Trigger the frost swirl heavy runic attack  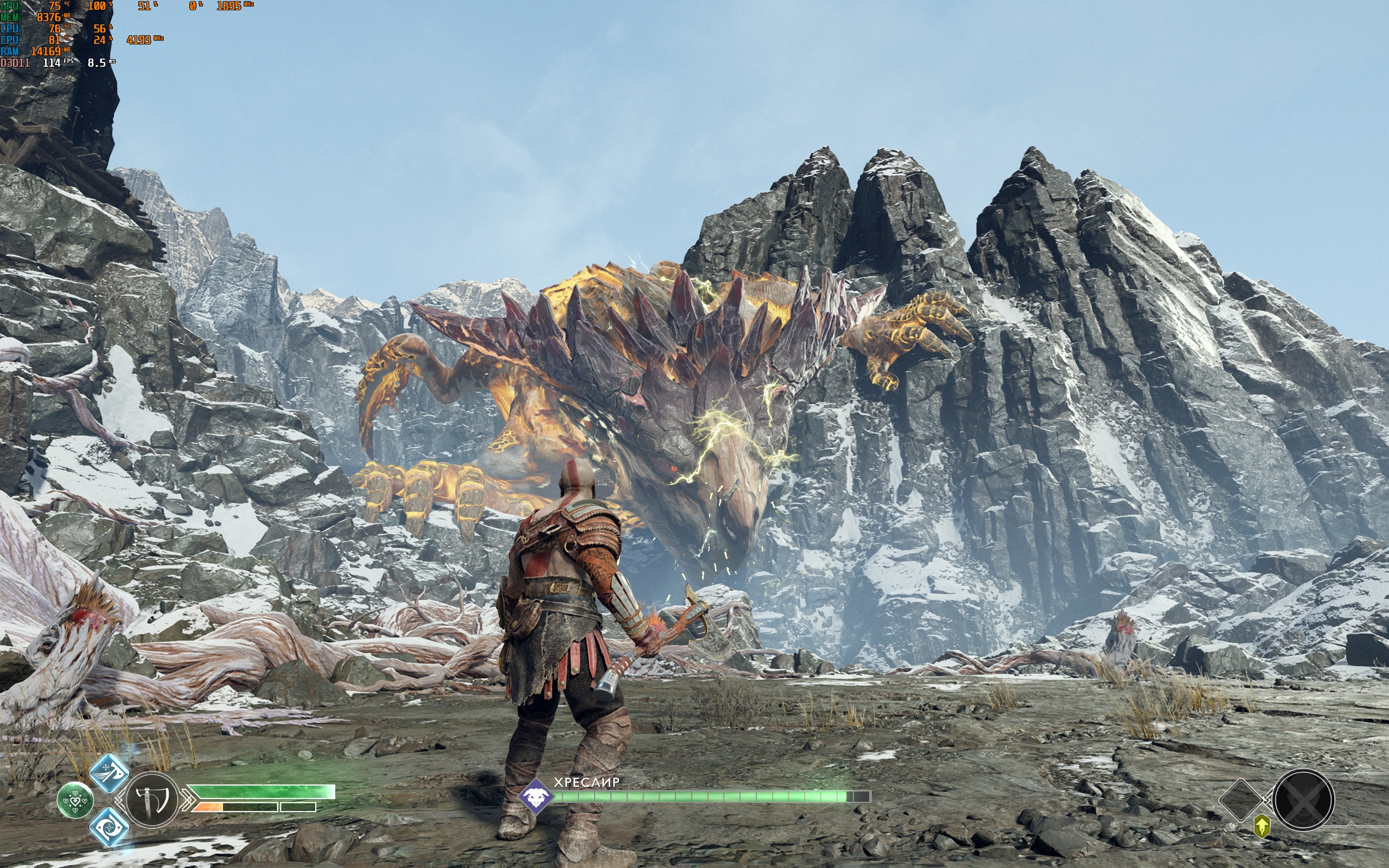point(109,827)
